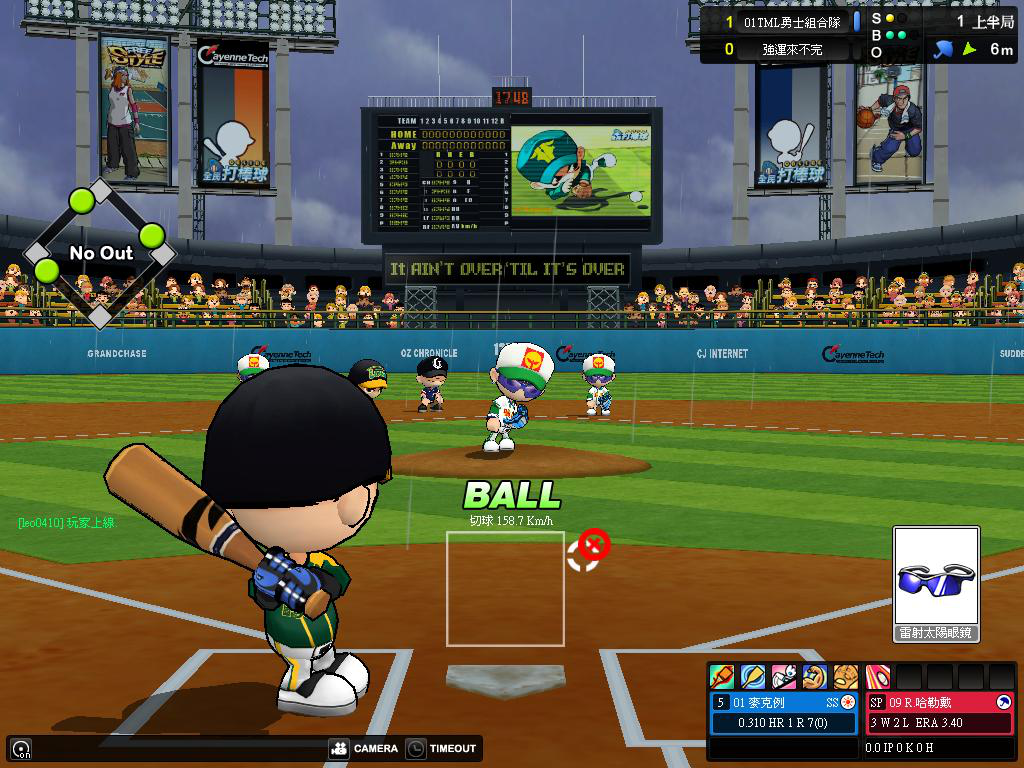Activate the pitcher's streaking ball skill icon
Viewport: 1024px width, 768px height.
click(x=877, y=677)
